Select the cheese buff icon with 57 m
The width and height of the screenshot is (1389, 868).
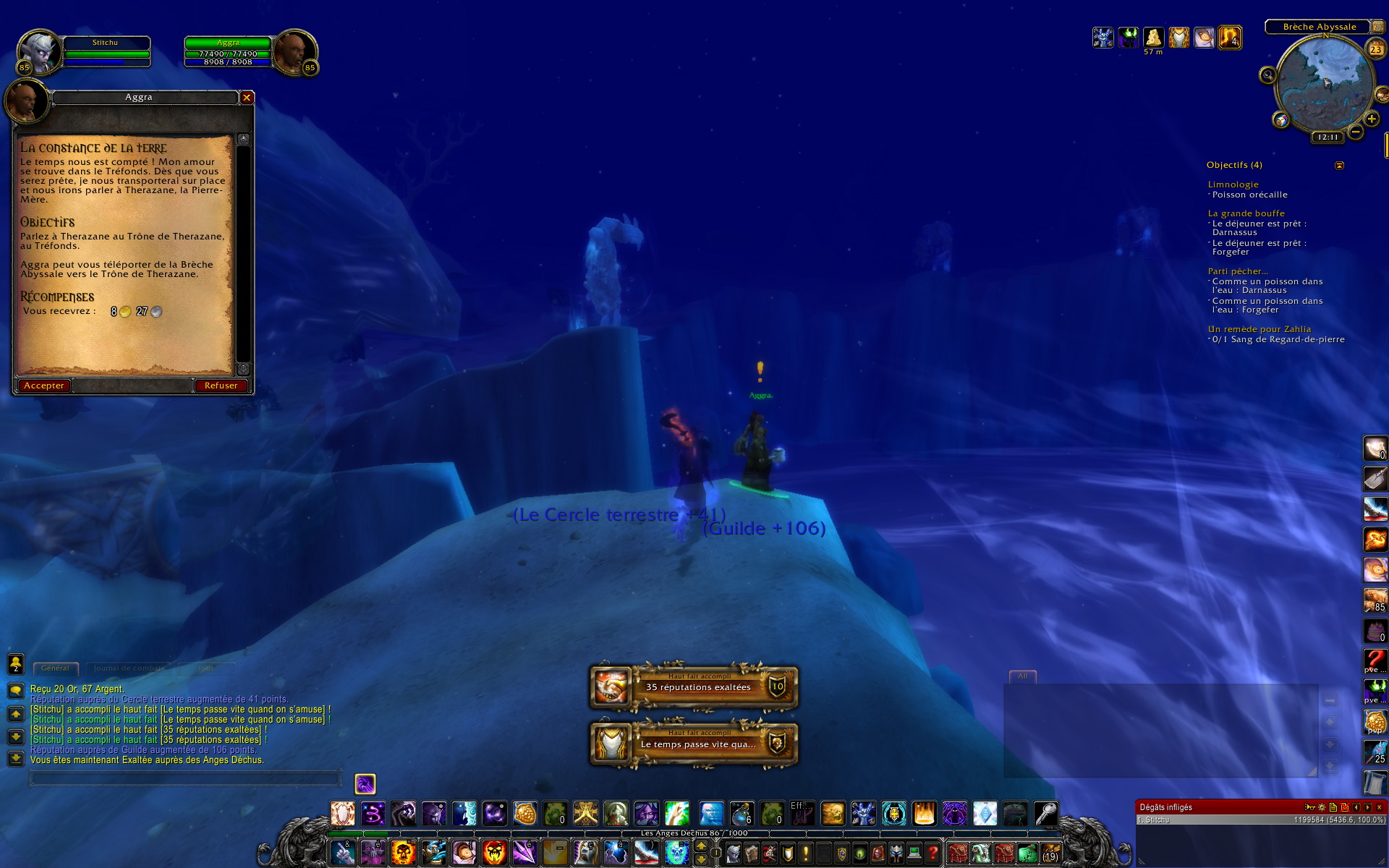tap(1153, 37)
